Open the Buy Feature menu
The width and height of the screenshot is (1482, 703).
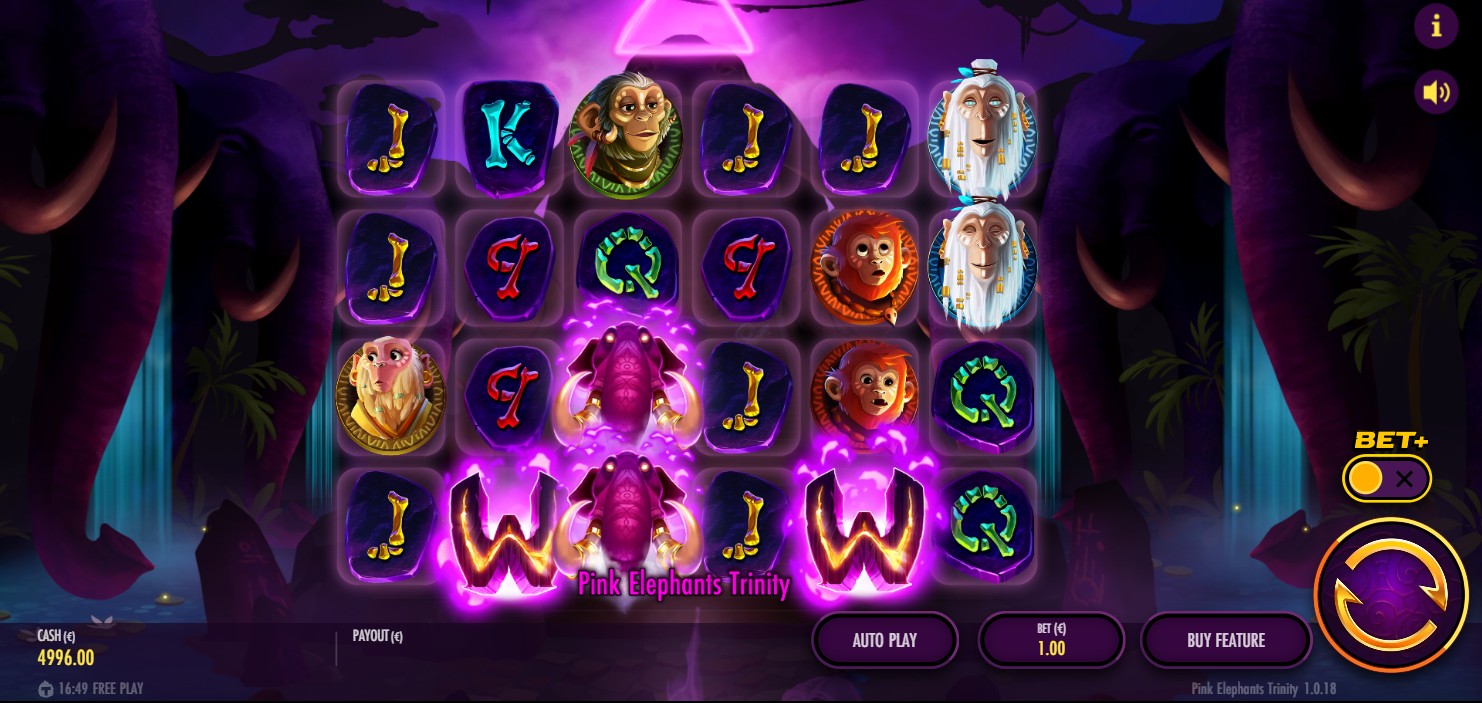(x=1226, y=640)
